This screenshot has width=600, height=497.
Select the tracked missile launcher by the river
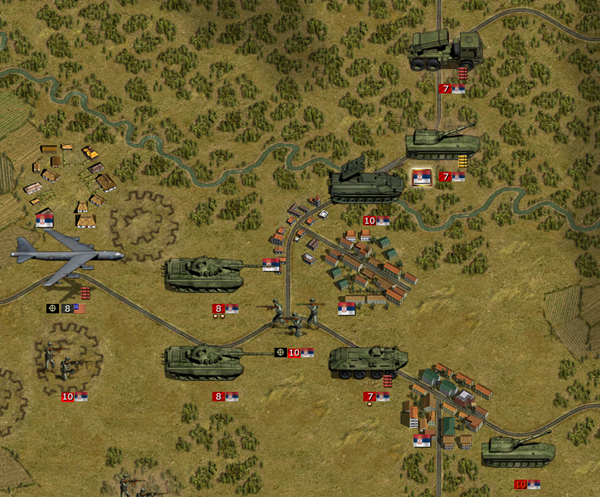tap(366, 182)
